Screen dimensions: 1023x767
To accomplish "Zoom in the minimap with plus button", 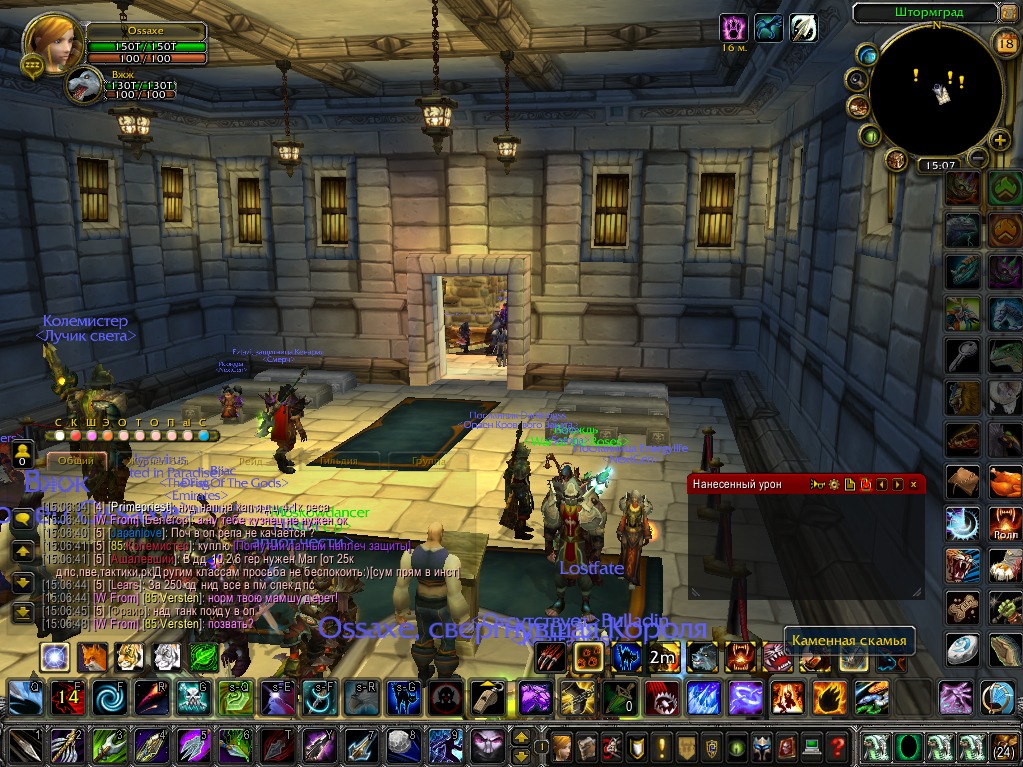I will click(1001, 143).
